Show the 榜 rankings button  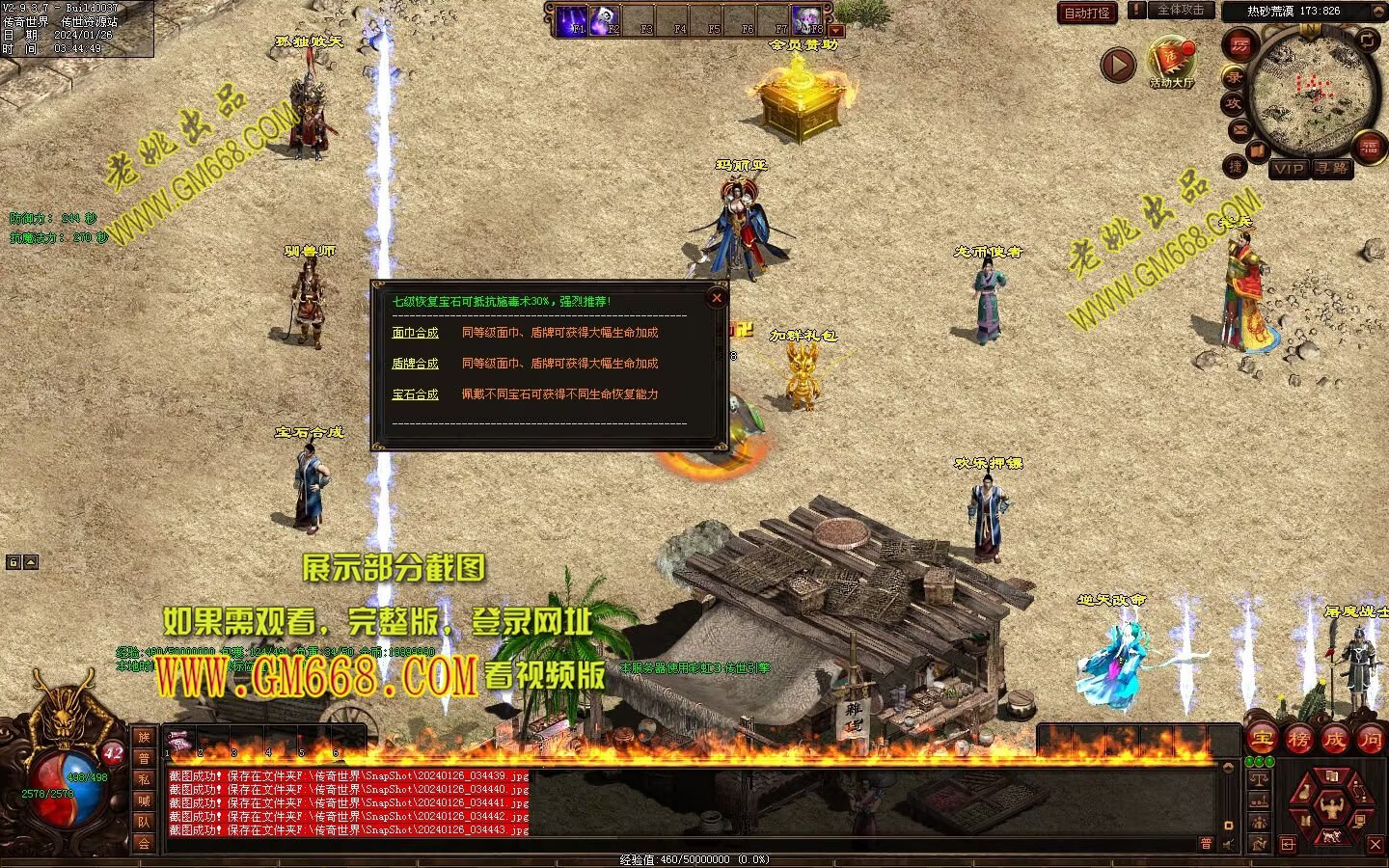tap(1298, 740)
